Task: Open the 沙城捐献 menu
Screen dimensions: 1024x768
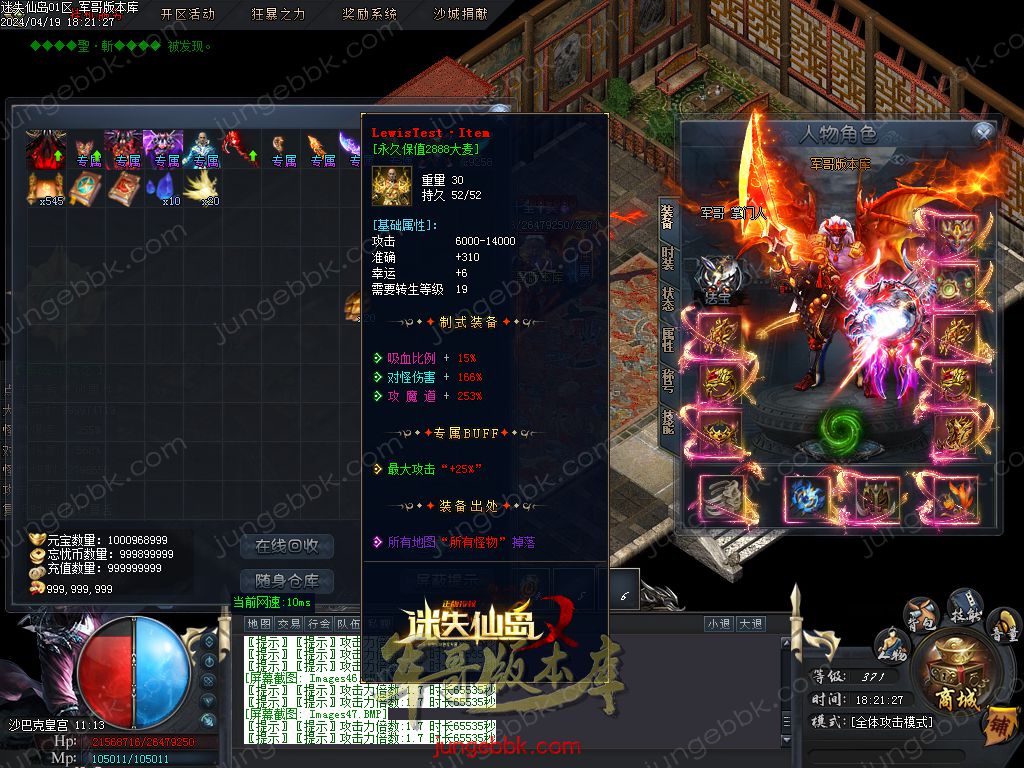Action: (x=460, y=14)
